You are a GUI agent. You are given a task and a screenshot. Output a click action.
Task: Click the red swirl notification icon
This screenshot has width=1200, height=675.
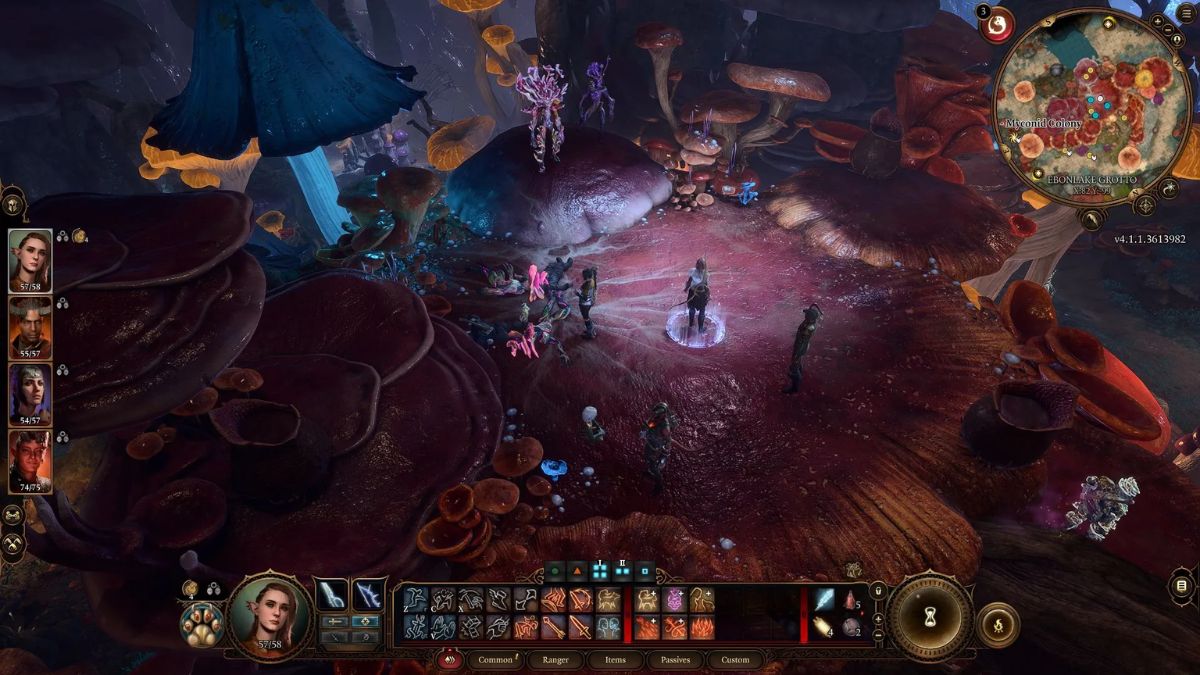coord(997,27)
